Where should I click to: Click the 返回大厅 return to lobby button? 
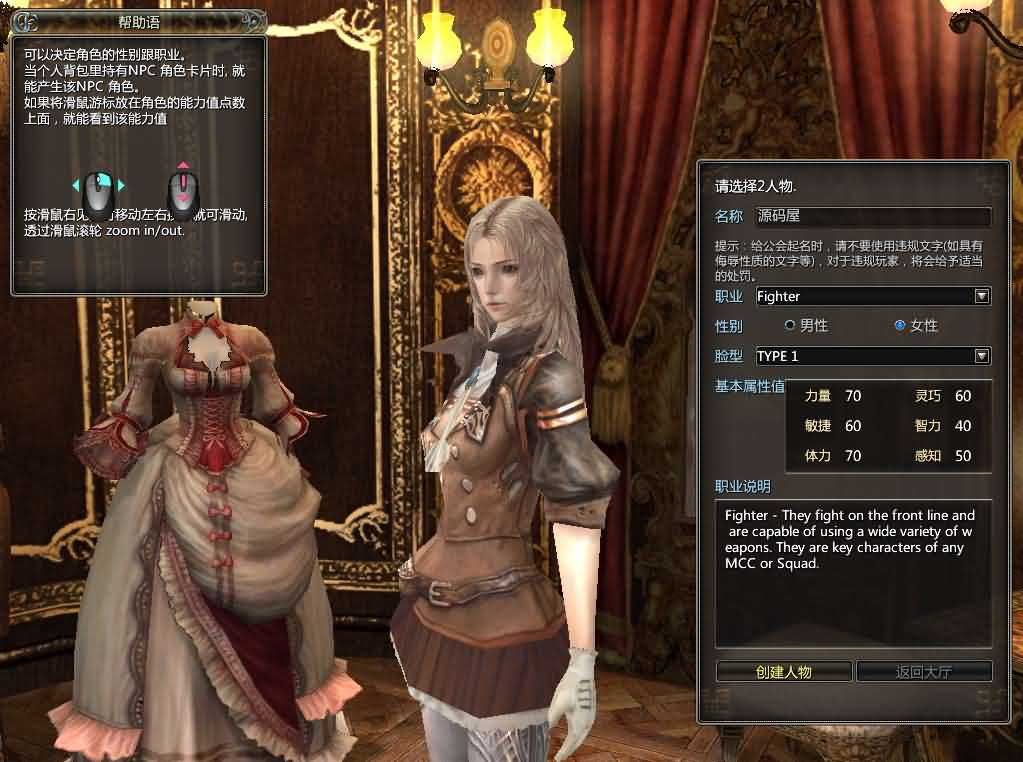[924, 671]
